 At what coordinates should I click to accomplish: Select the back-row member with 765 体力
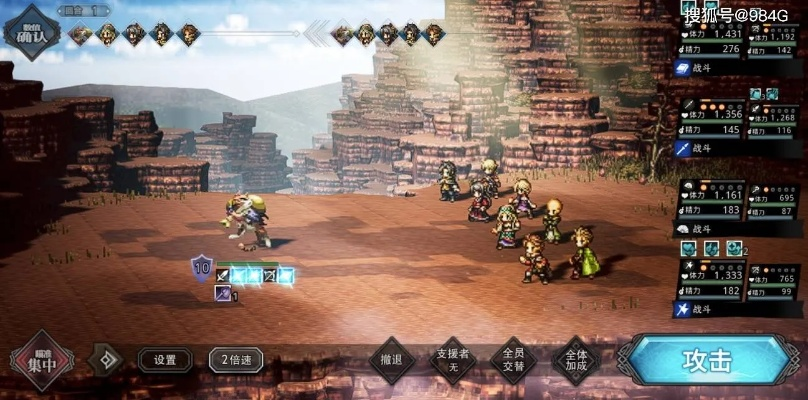click(774, 283)
